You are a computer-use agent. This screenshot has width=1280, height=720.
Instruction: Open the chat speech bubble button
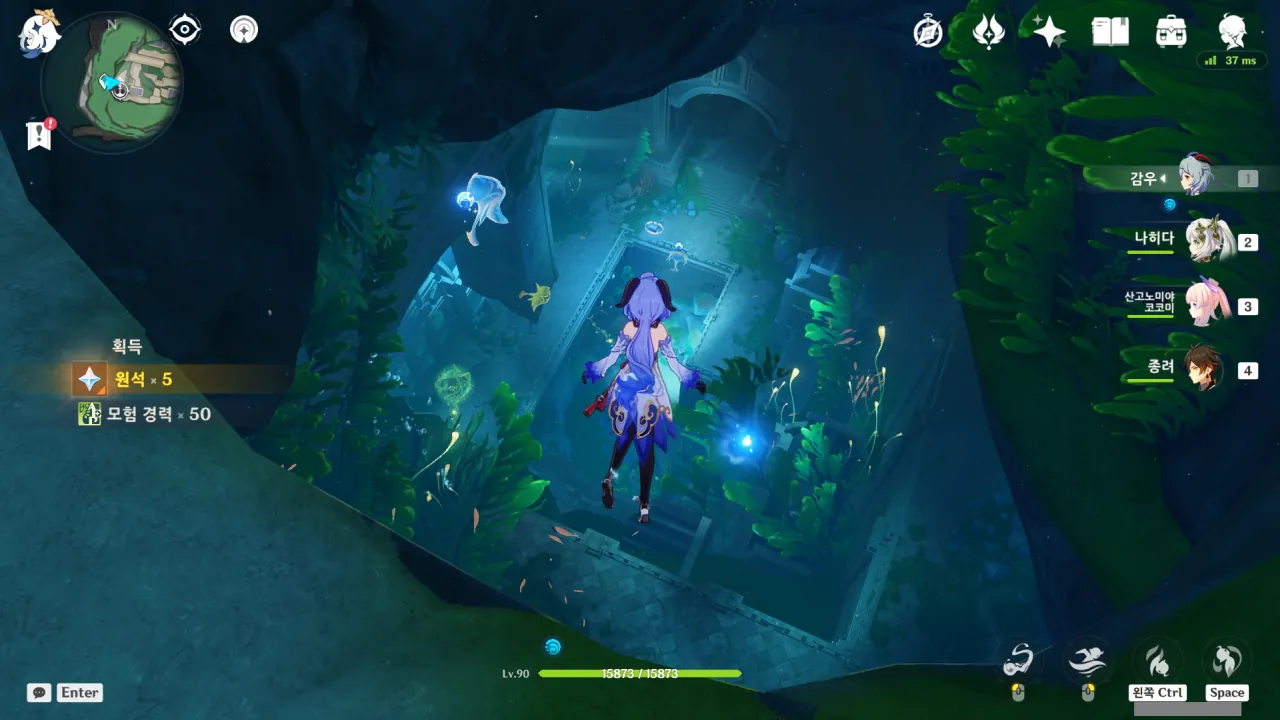point(39,692)
